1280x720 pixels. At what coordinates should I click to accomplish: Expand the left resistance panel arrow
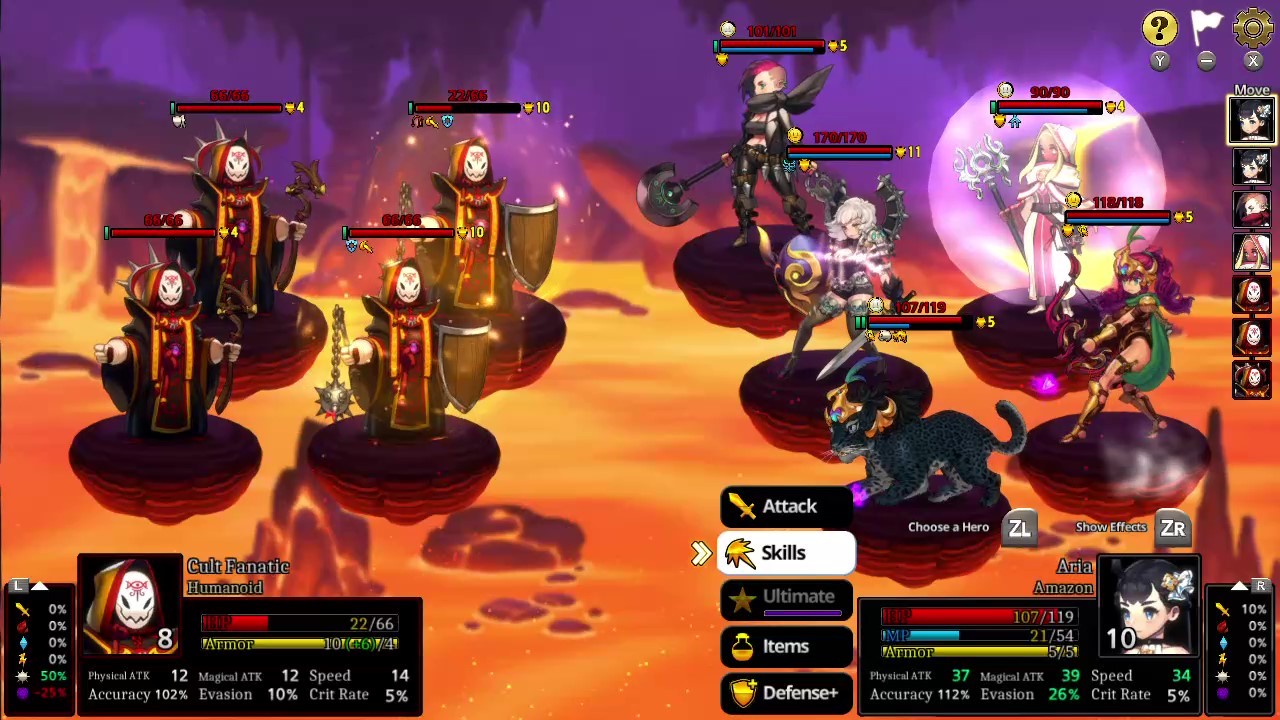38,584
